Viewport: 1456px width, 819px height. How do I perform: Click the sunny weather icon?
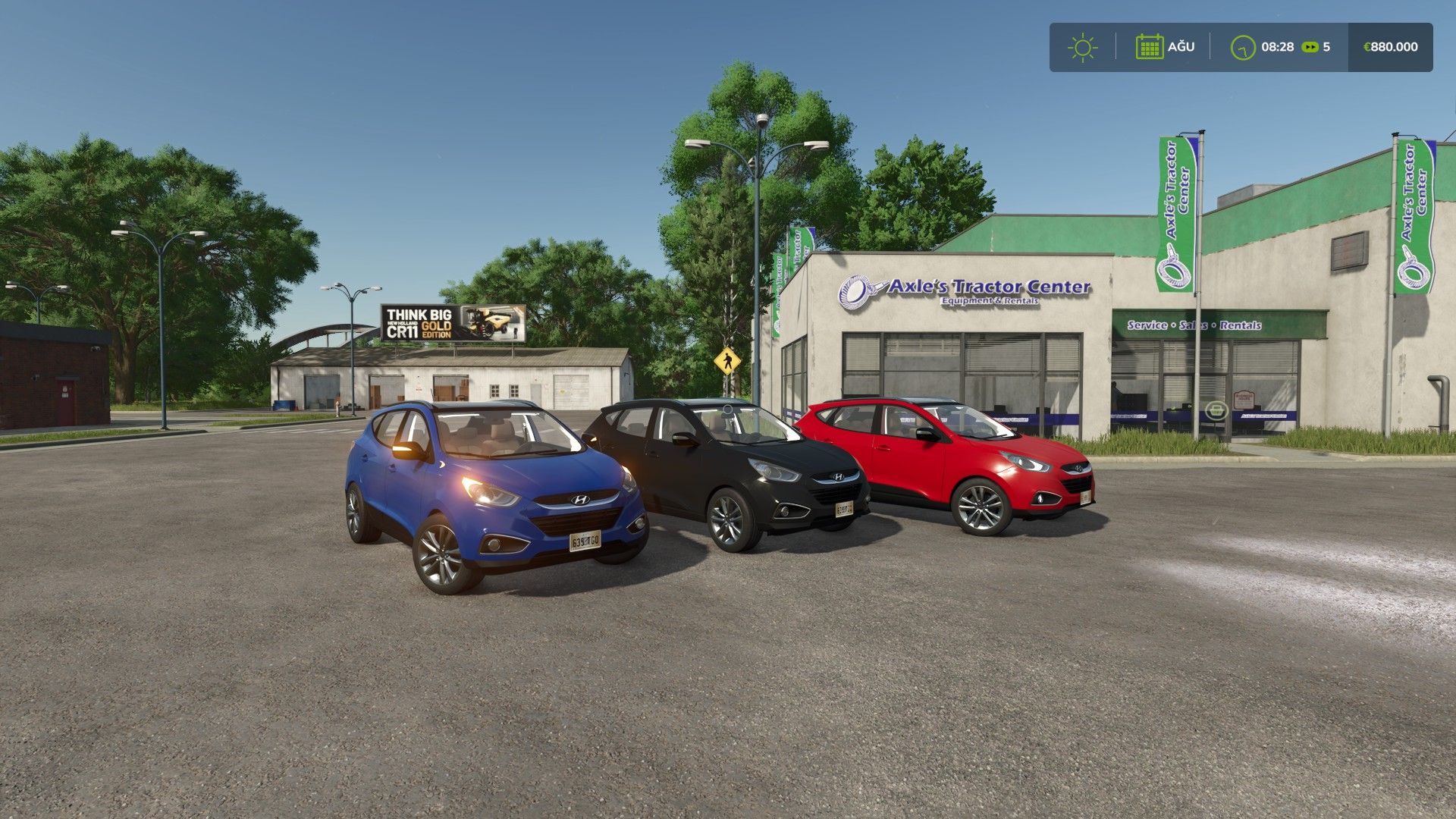coord(1082,47)
